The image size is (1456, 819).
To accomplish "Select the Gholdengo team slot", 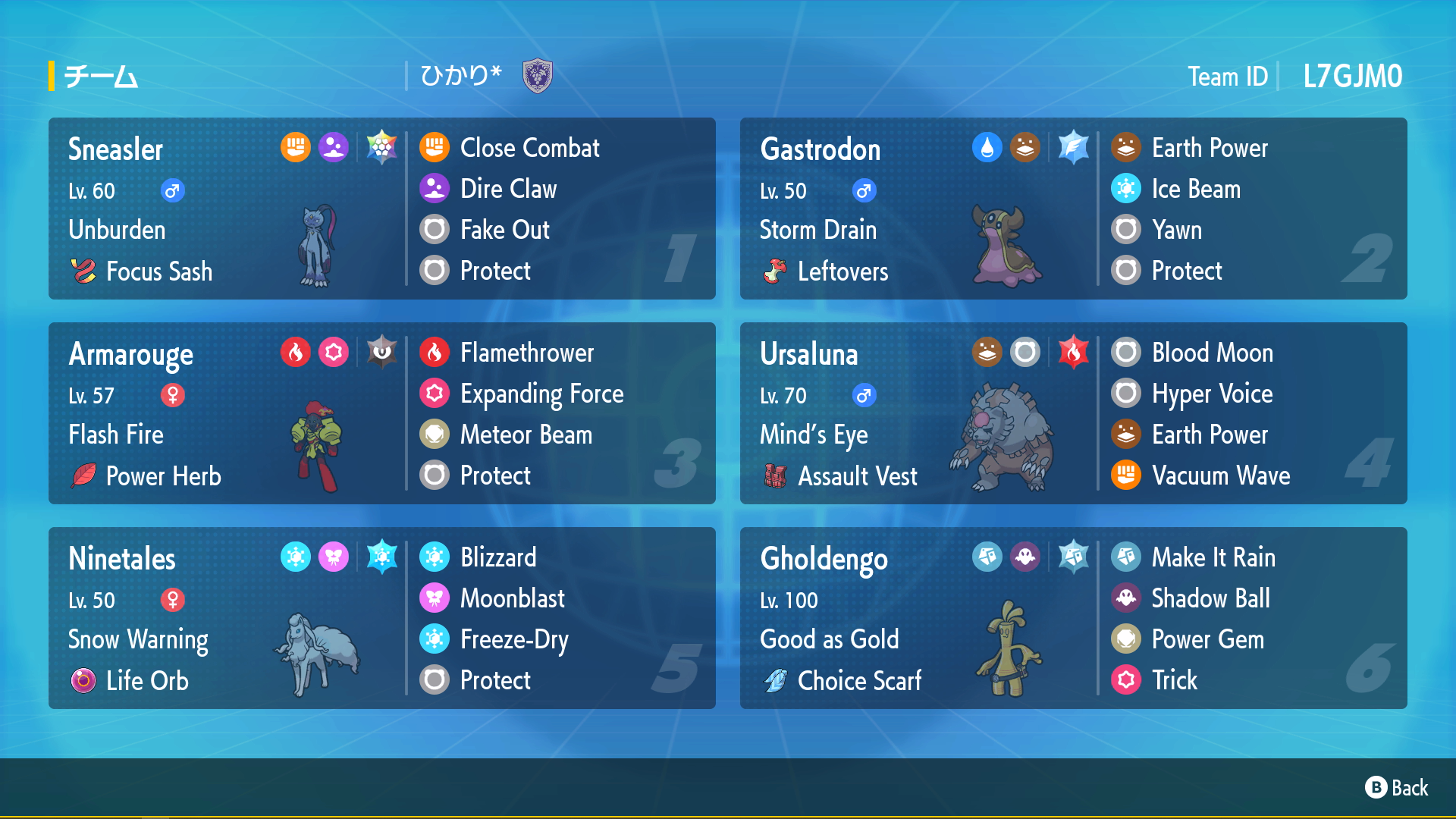I will coord(1073,618).
